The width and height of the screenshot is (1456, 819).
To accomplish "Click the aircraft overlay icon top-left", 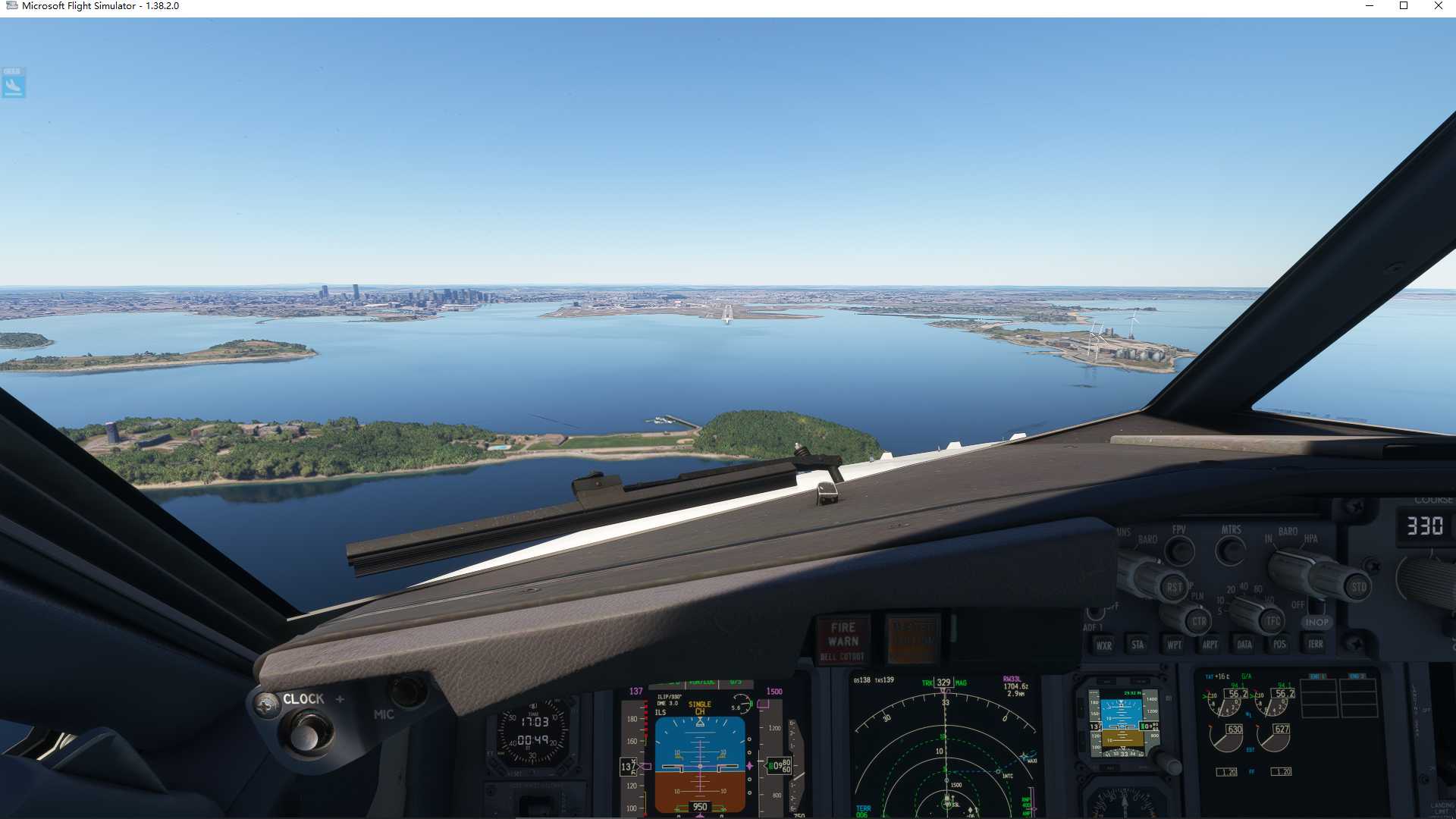I will click(x=11, y=84).
